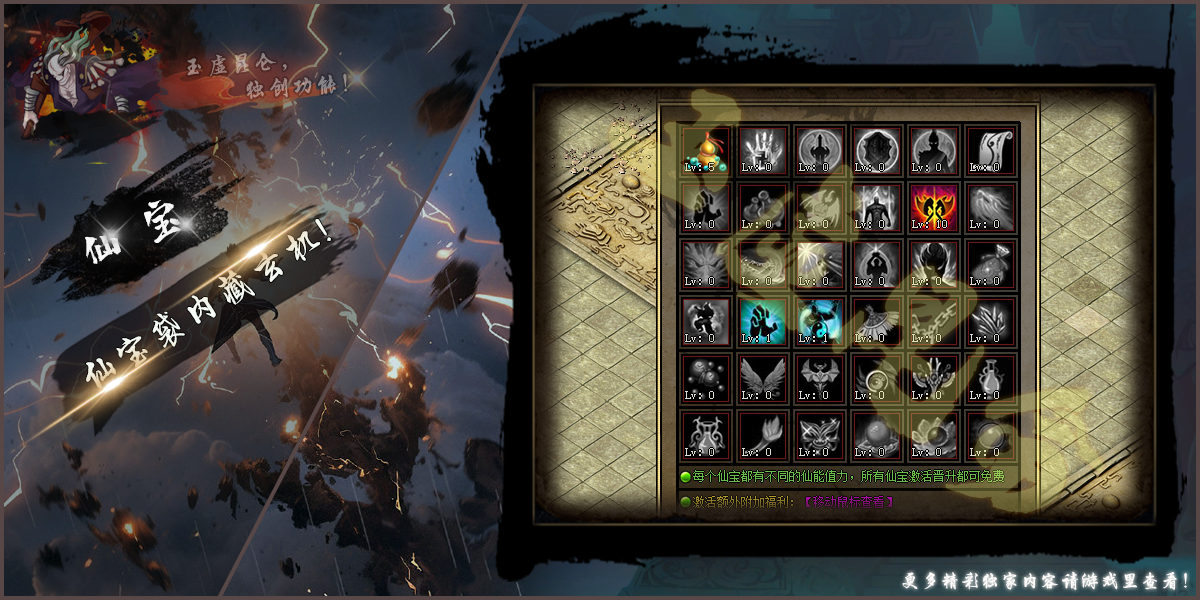Select the cluster of orbs treasure
This screenshot has height=600, width=1200.
tap(706, 379)
